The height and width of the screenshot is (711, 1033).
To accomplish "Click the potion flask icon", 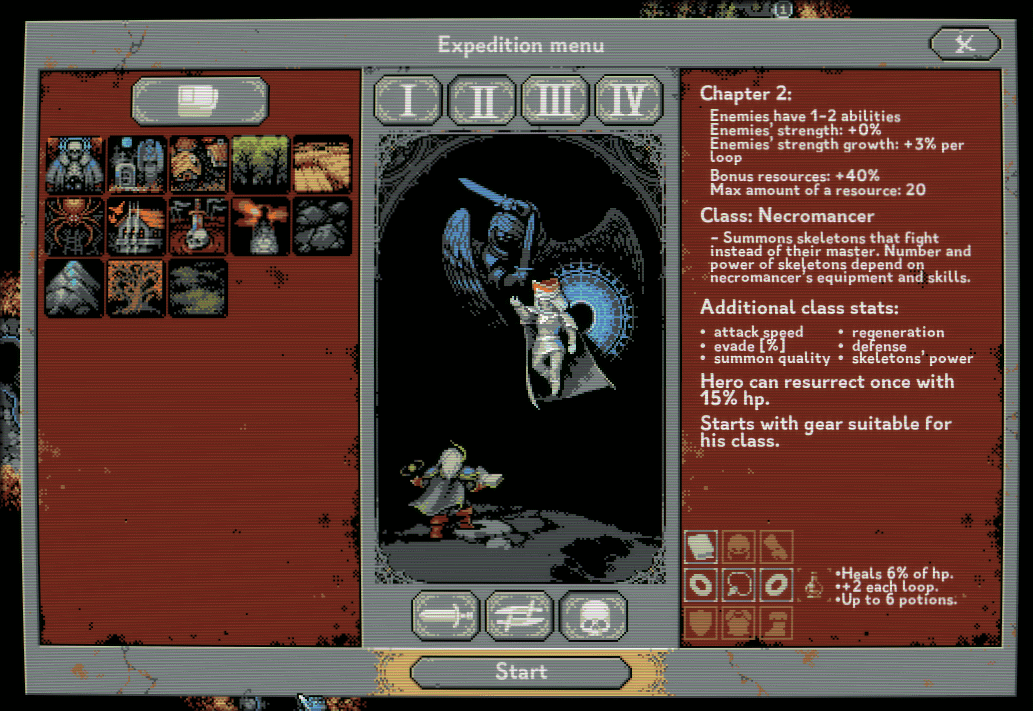I will point(815,583).
